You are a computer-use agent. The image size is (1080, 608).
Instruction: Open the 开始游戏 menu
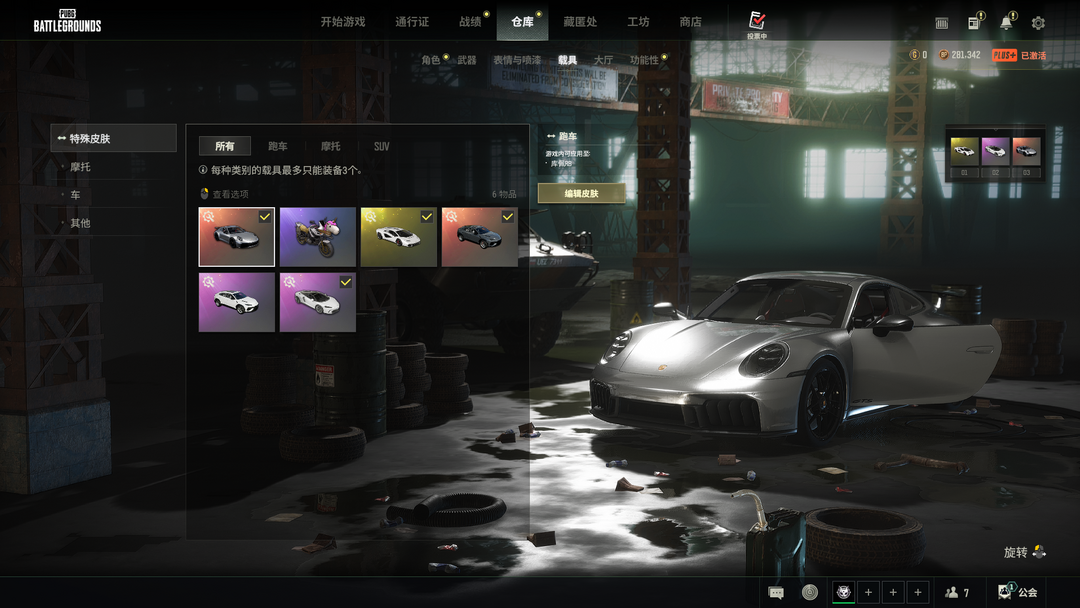342,22
